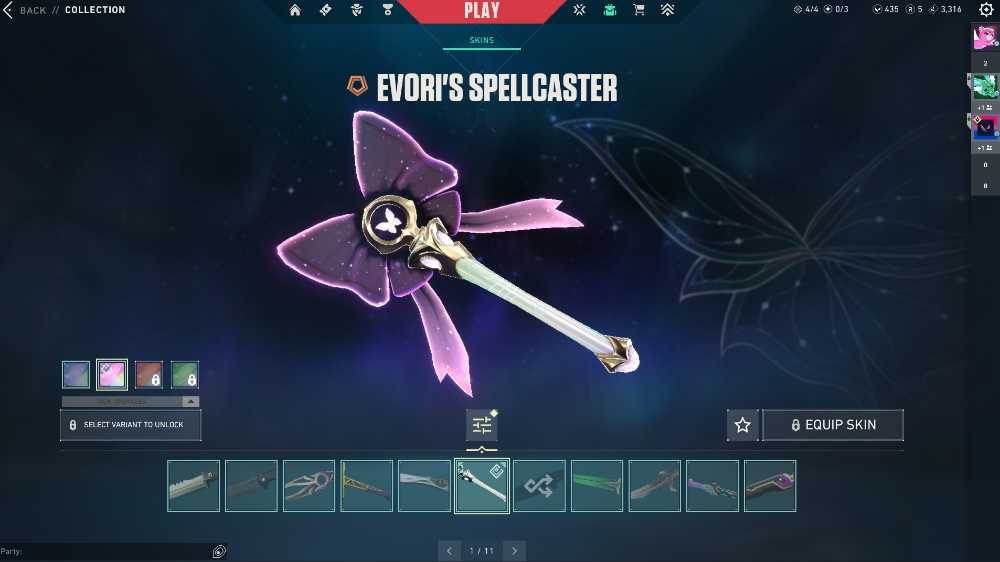Open the party chat icon
The height and width of the screenshot is (562, 1000).
point(219,551)
